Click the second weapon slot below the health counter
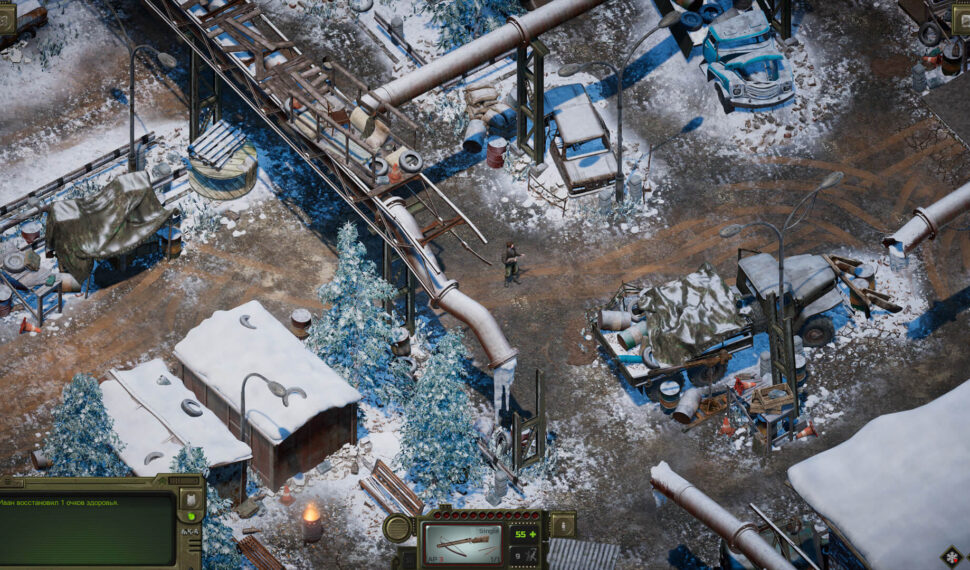Viewport: 970px width, 570px height. click(524, 552)
